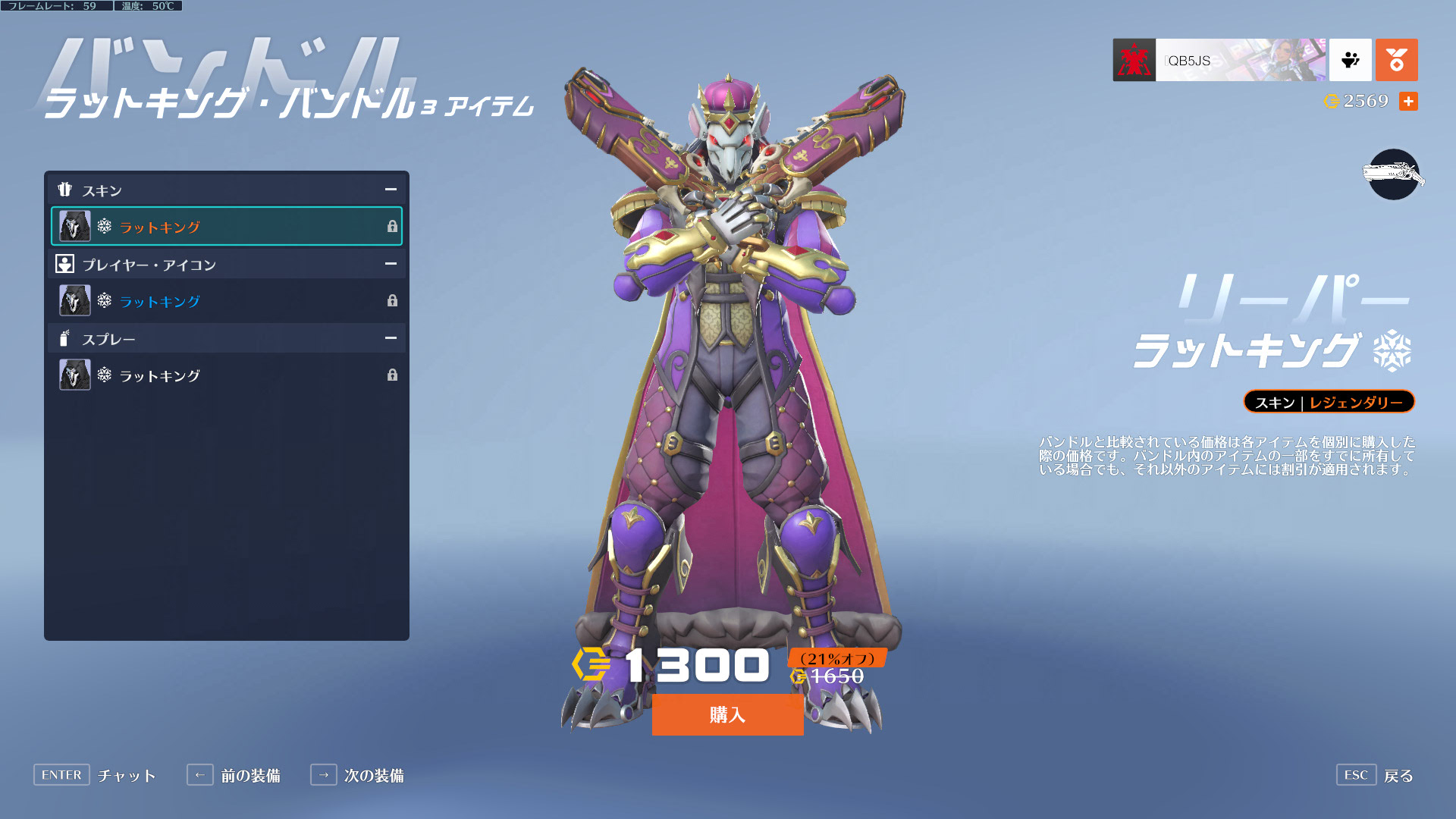The height and width of the screenshot is (819, 1456).
Task: Select the ラットキング player icon row
Action: (227, 301)
